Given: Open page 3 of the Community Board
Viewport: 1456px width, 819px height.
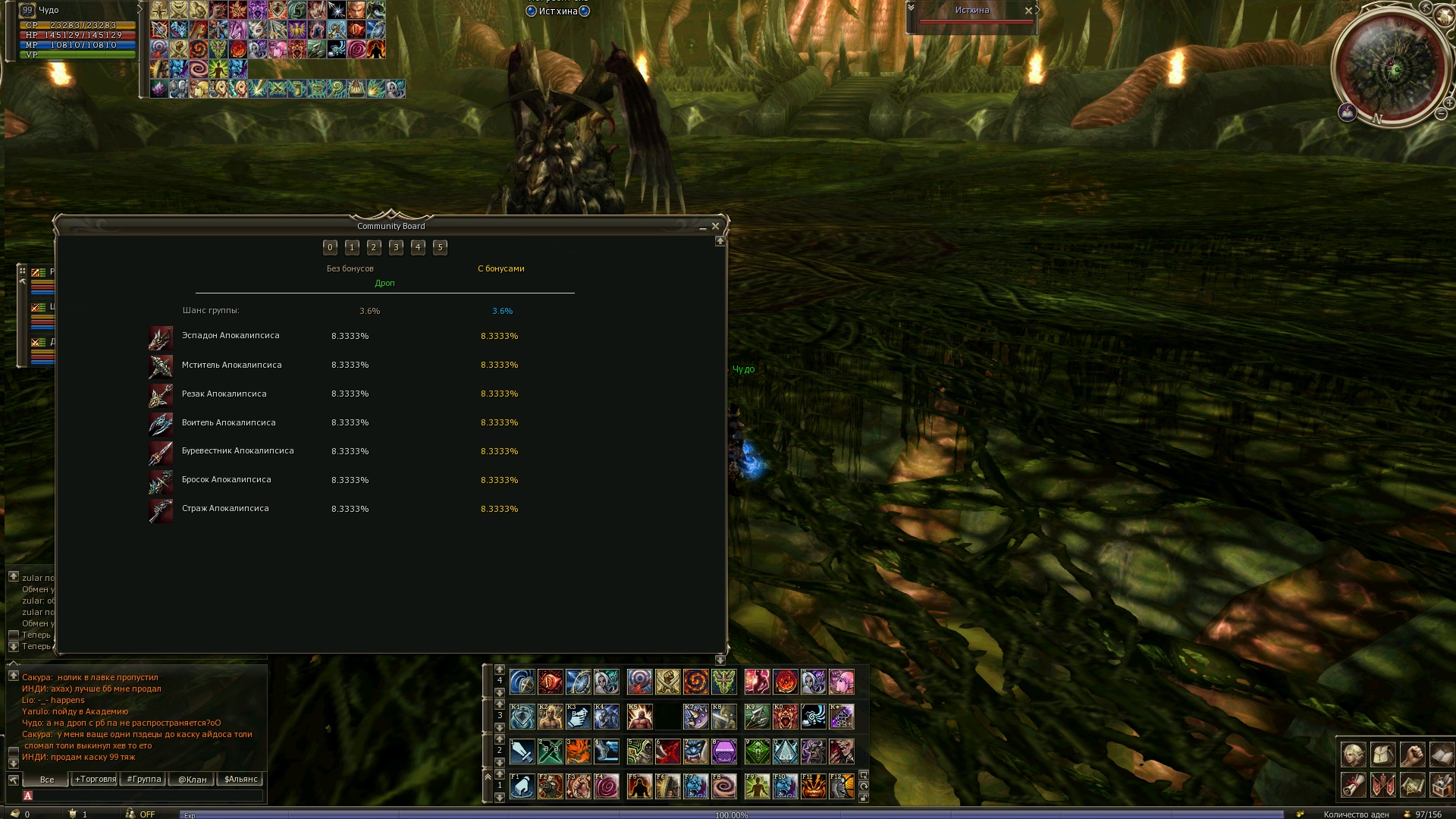Looking at the screenshot, I should click(396, 247).
